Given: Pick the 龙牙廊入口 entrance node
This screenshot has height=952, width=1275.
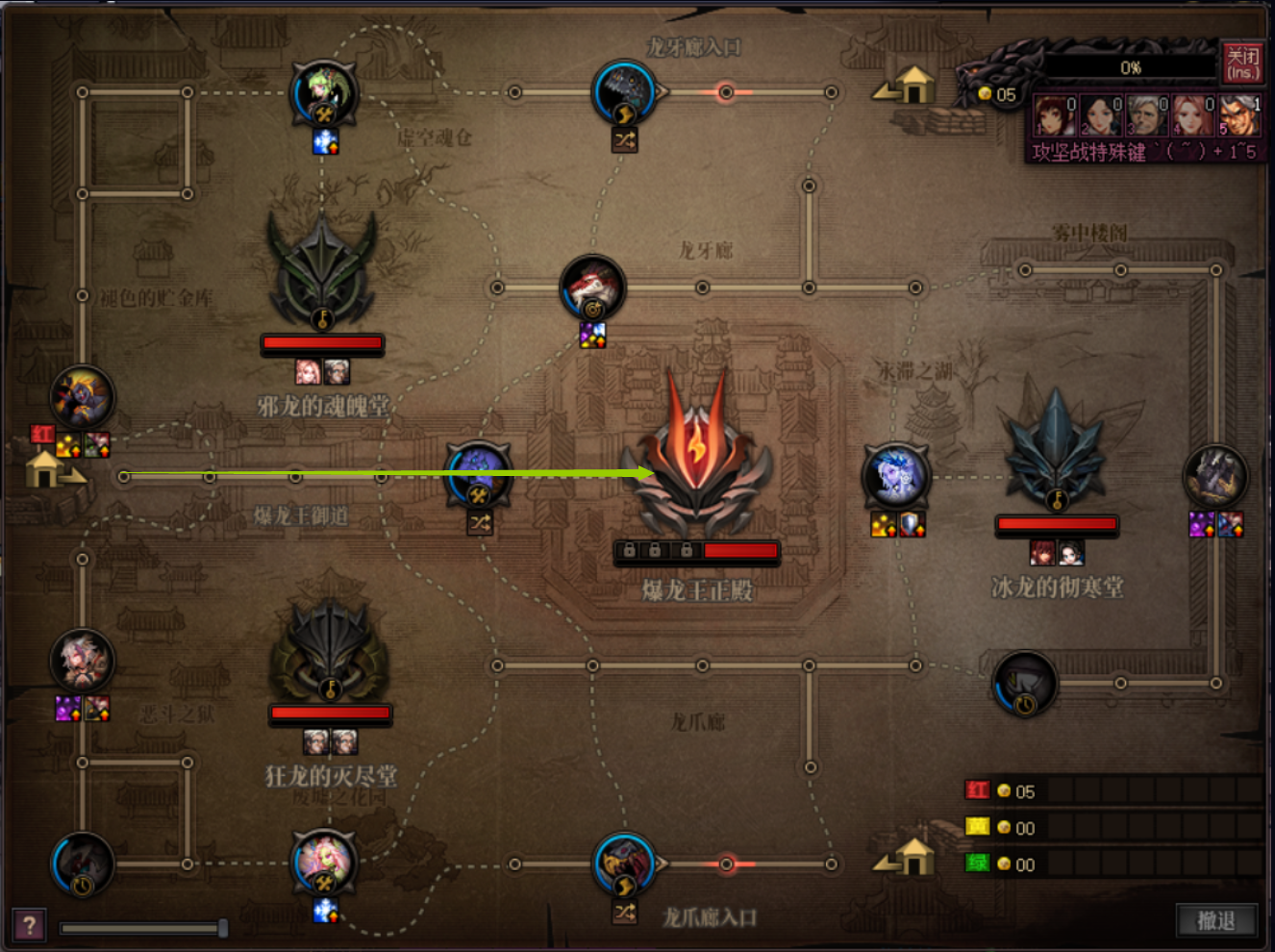Looking at the screenshot, I should coord(625,93).
